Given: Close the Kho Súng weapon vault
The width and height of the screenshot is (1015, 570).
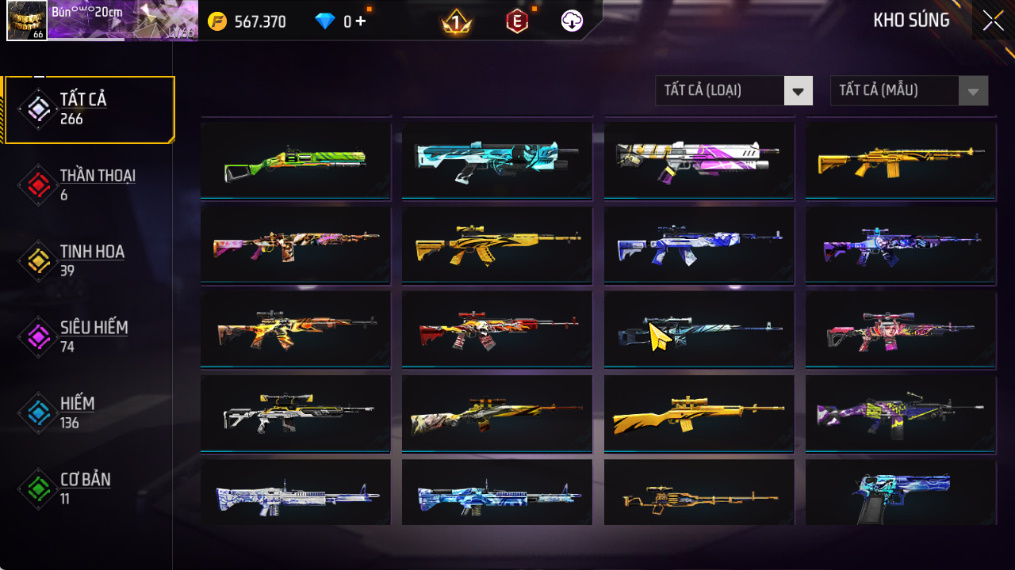Looking at the screenshot, I should (x=992, y=21).
